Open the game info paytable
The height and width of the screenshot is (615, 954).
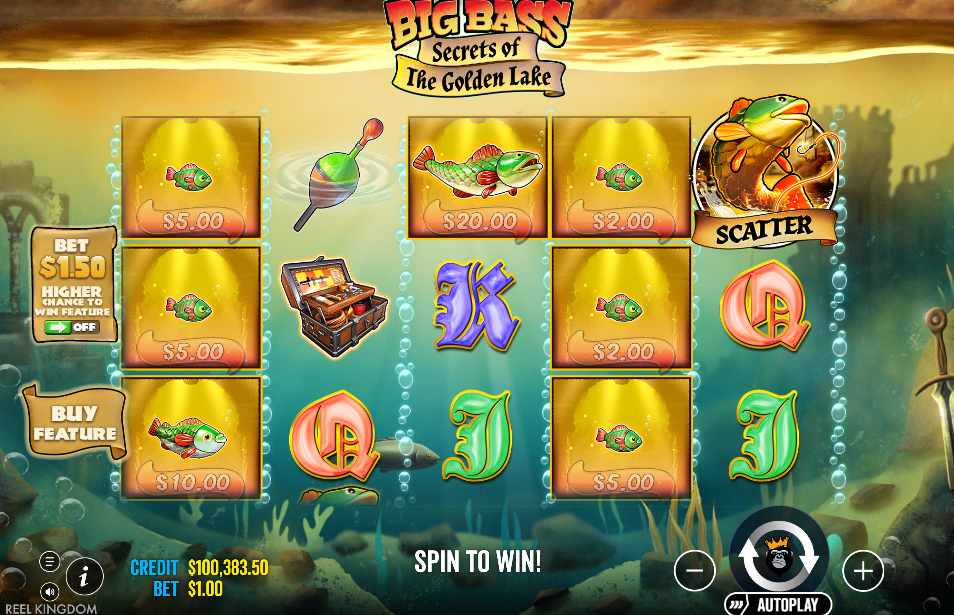click(85, 576)
